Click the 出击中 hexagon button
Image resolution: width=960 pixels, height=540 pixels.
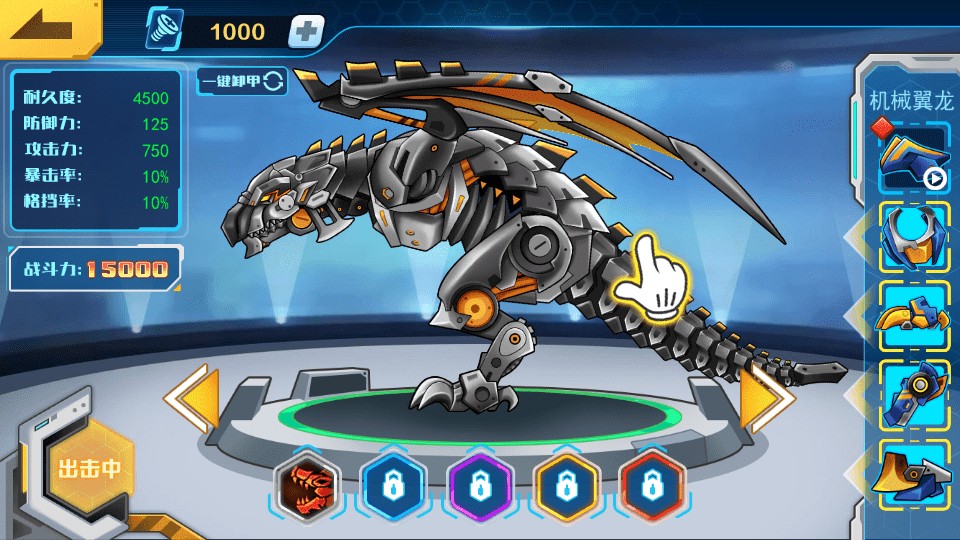90,467
